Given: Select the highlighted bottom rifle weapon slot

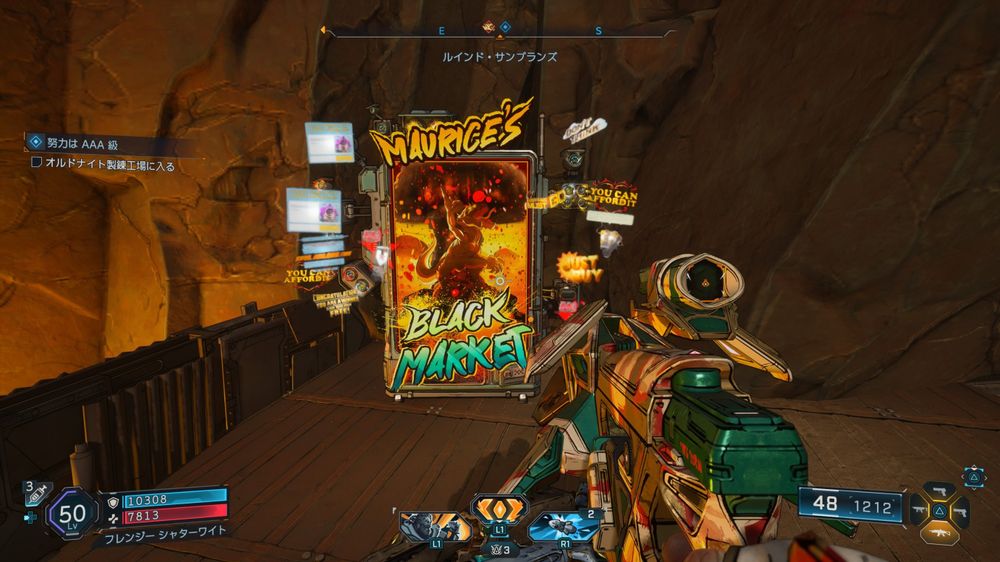Looking at the screenshot, I should click(939, 533).
